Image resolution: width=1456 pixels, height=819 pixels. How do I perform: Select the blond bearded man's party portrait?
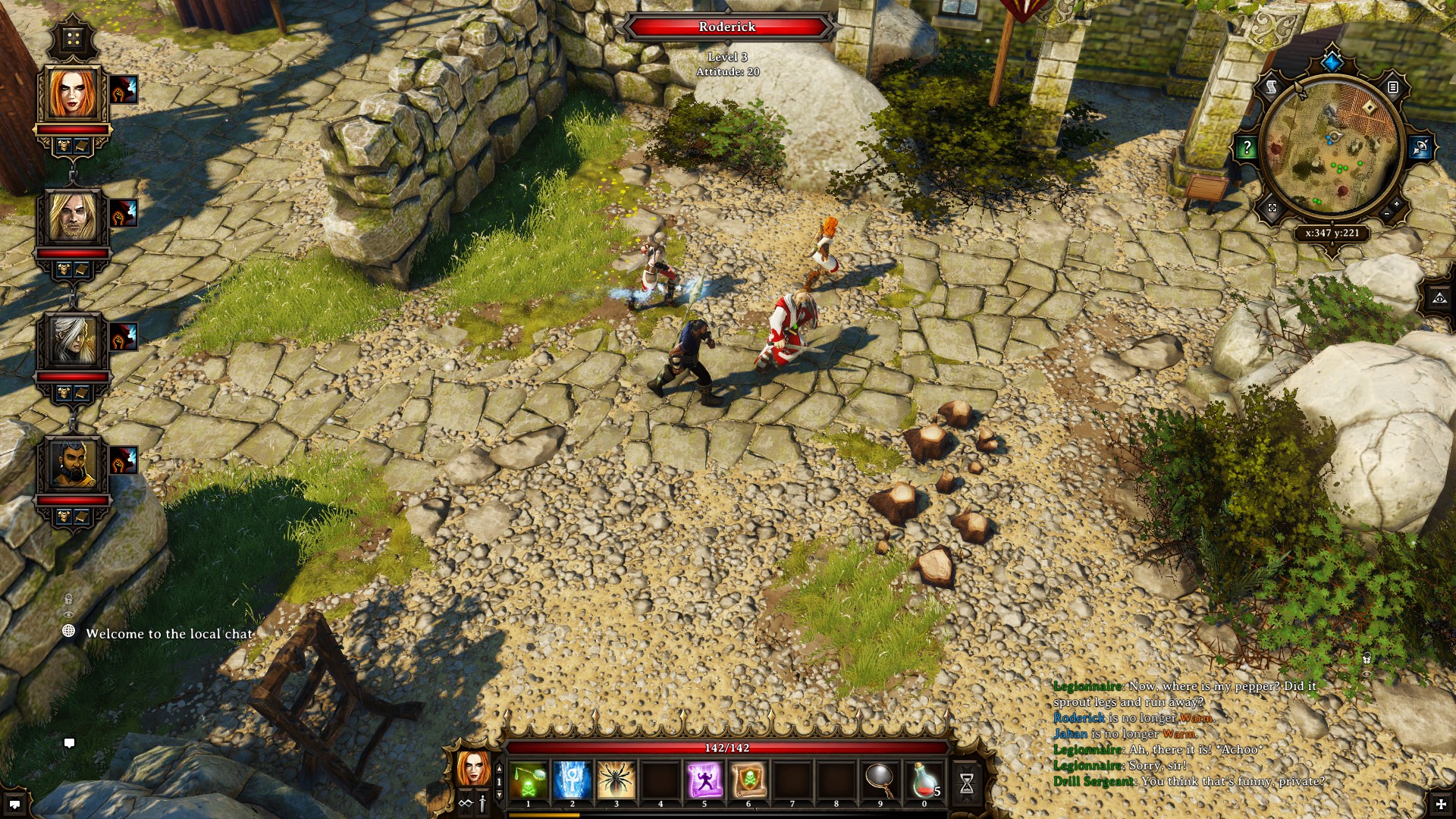click(73, 217)
